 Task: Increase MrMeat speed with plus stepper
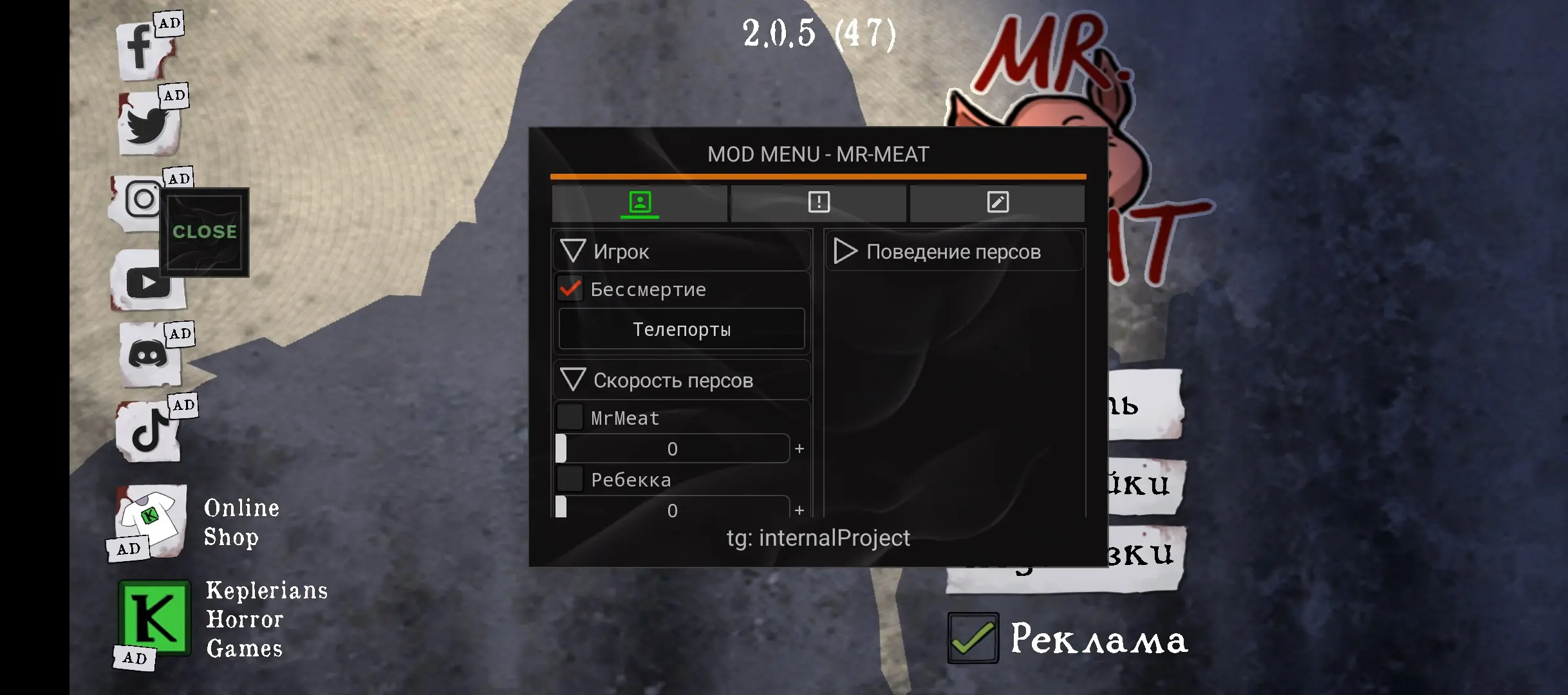(x=798, y=449)
